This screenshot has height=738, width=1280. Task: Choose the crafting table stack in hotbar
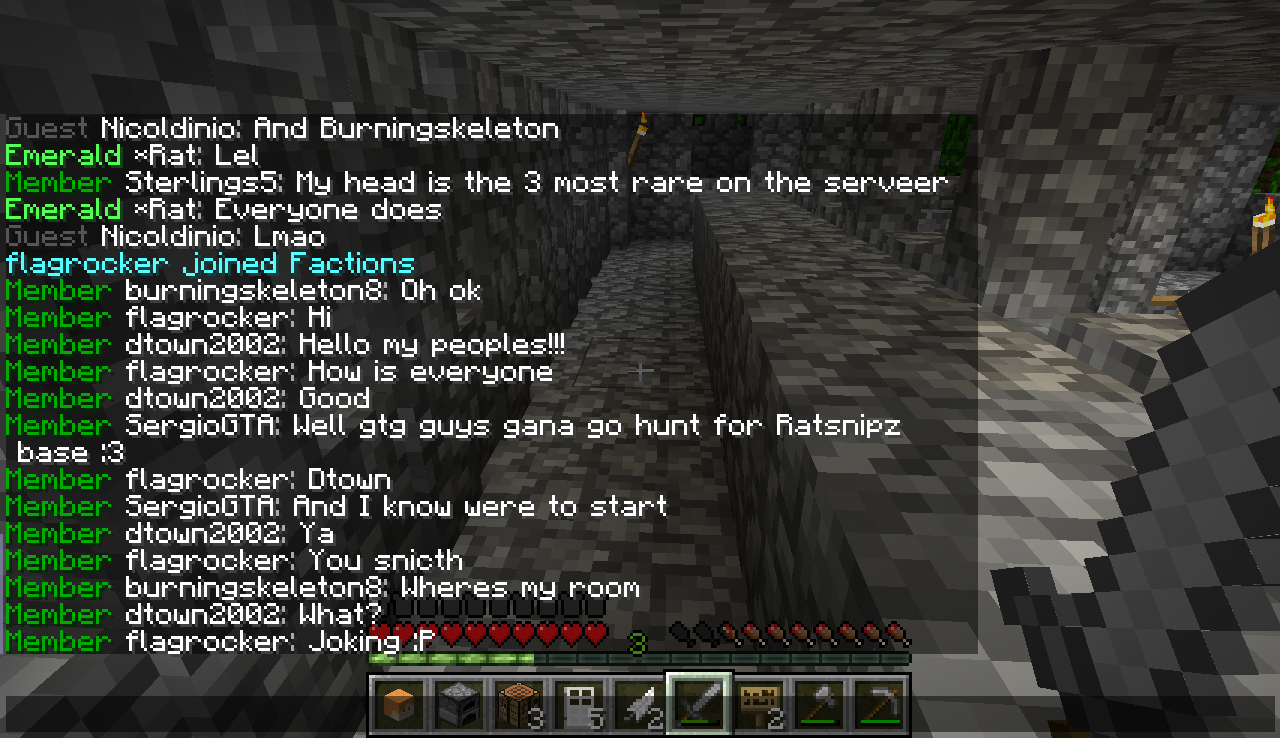519,705
